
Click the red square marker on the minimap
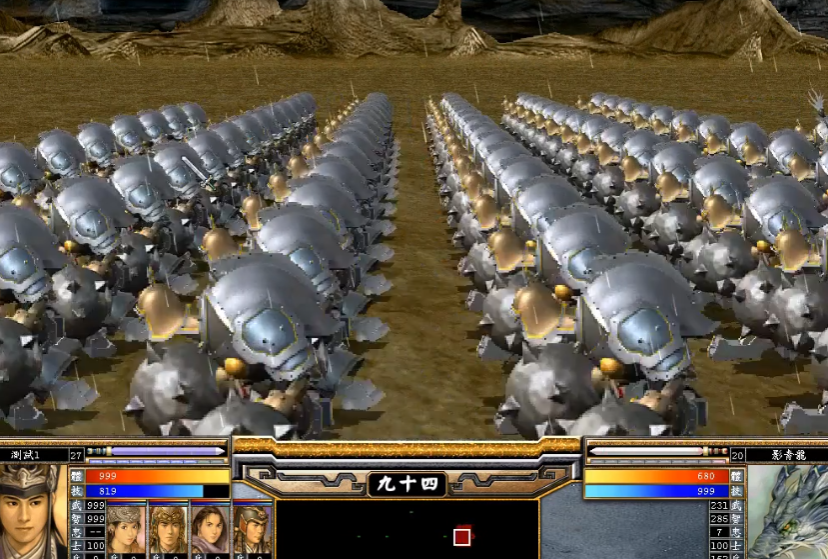point(461,537)
